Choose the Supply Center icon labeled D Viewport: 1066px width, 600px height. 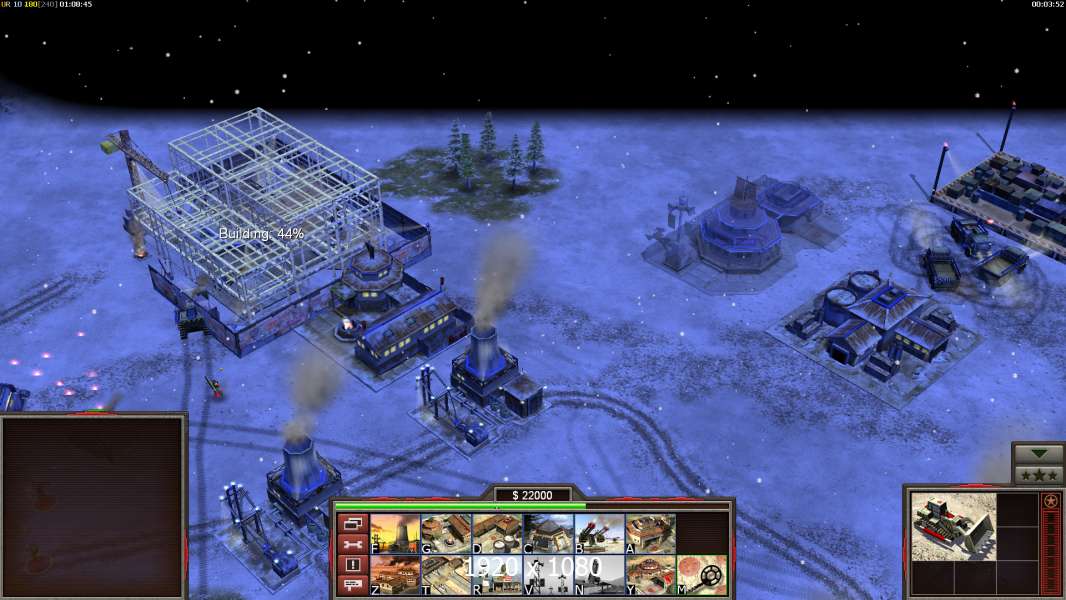tap(497, 534)
